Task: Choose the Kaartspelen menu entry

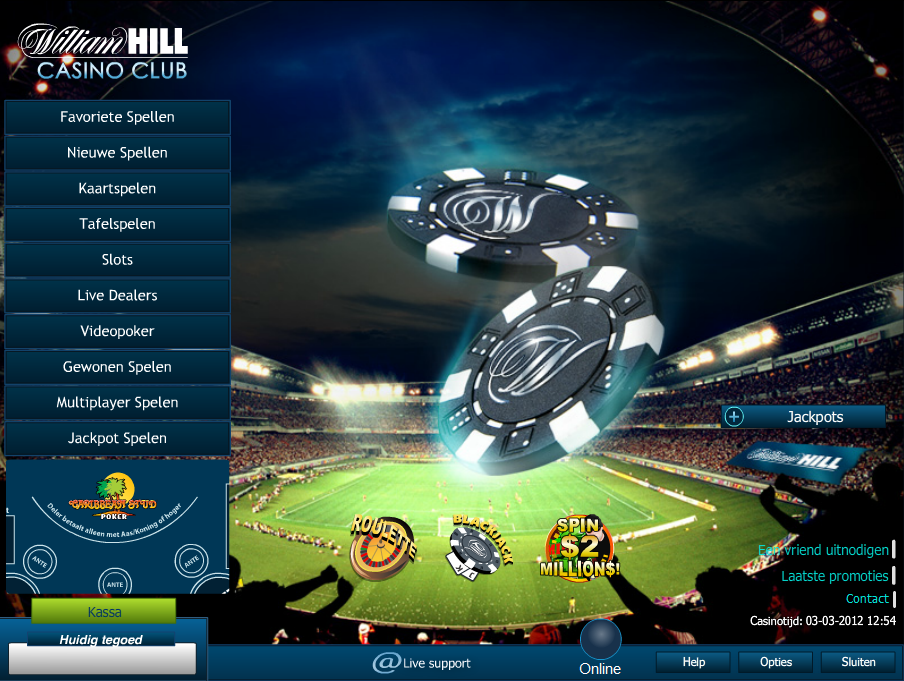Action: pos(117,188)
